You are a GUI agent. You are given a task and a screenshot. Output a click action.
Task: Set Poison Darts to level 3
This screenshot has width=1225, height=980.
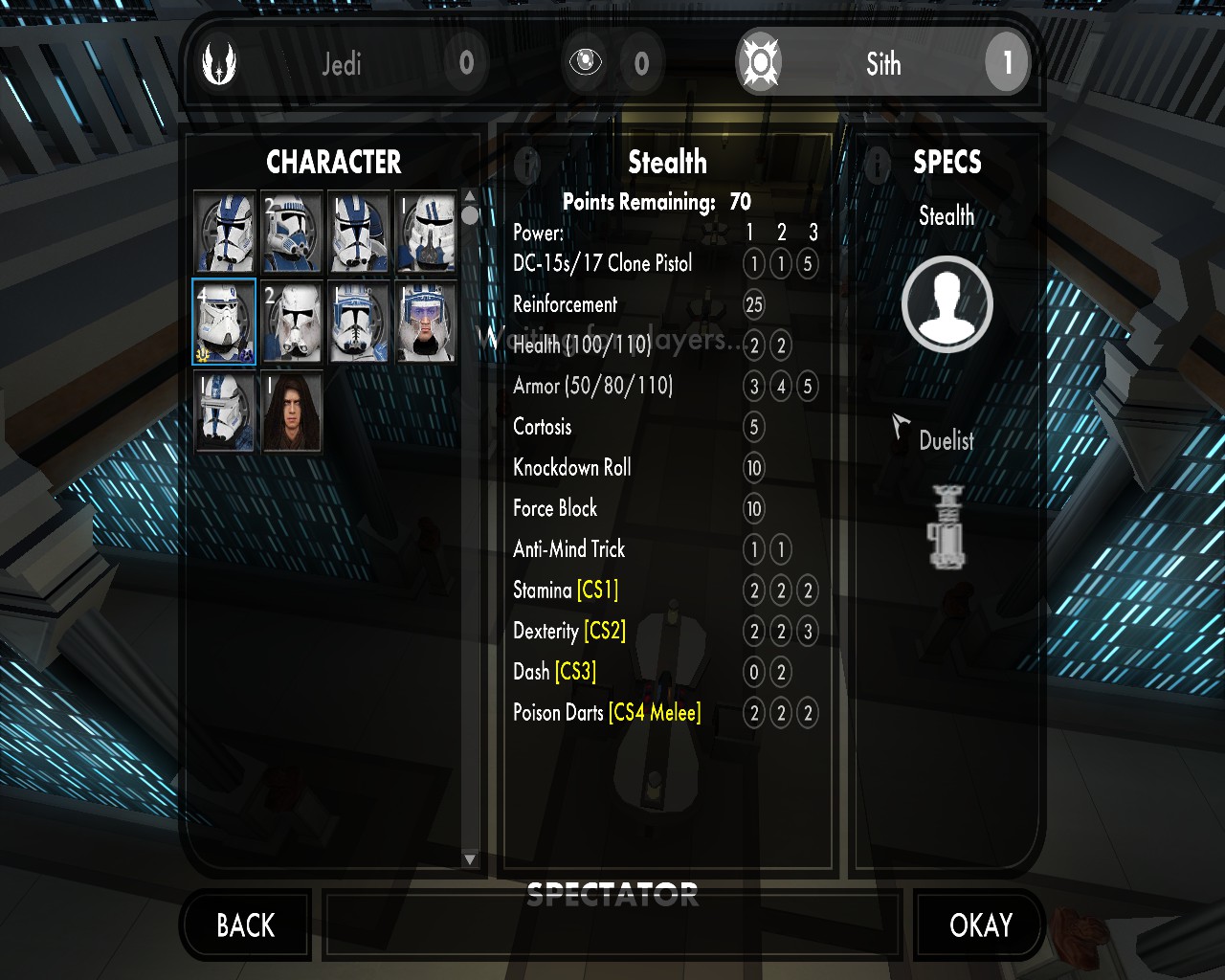[x=808, y=713]
